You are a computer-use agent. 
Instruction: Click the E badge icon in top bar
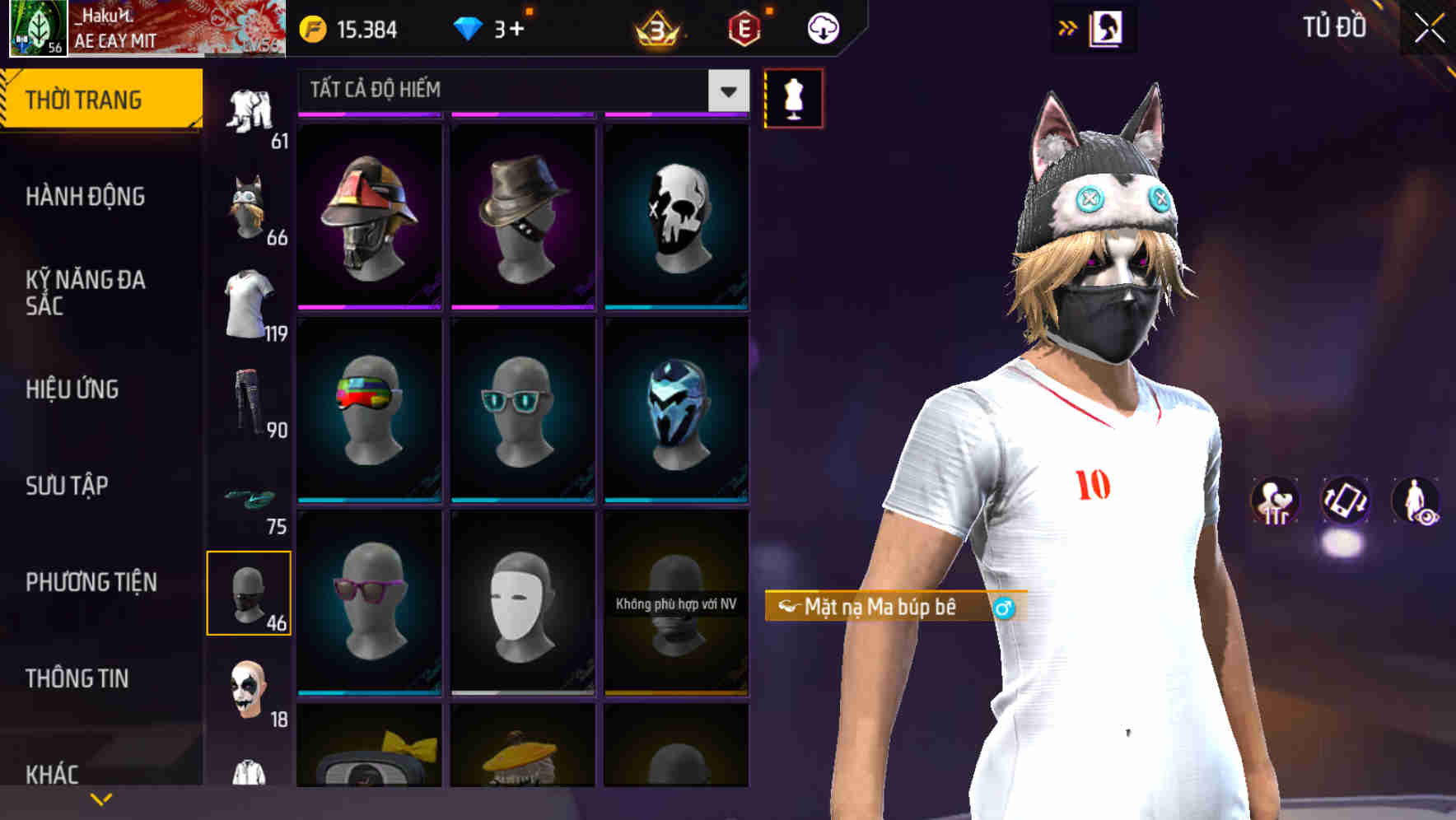(745, 30)
